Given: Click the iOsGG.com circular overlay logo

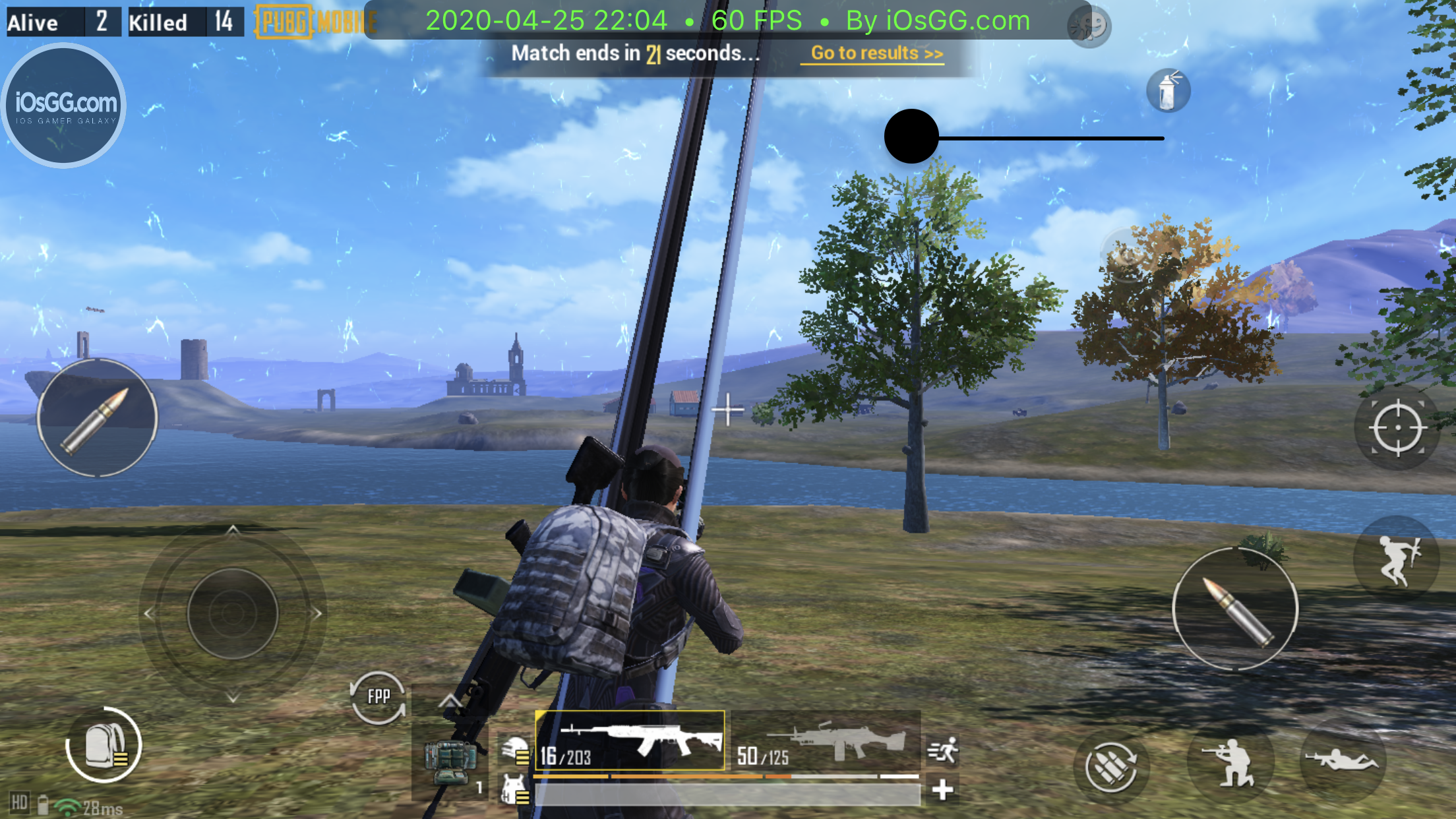Looking at the screenshot, I should point(64,106).
